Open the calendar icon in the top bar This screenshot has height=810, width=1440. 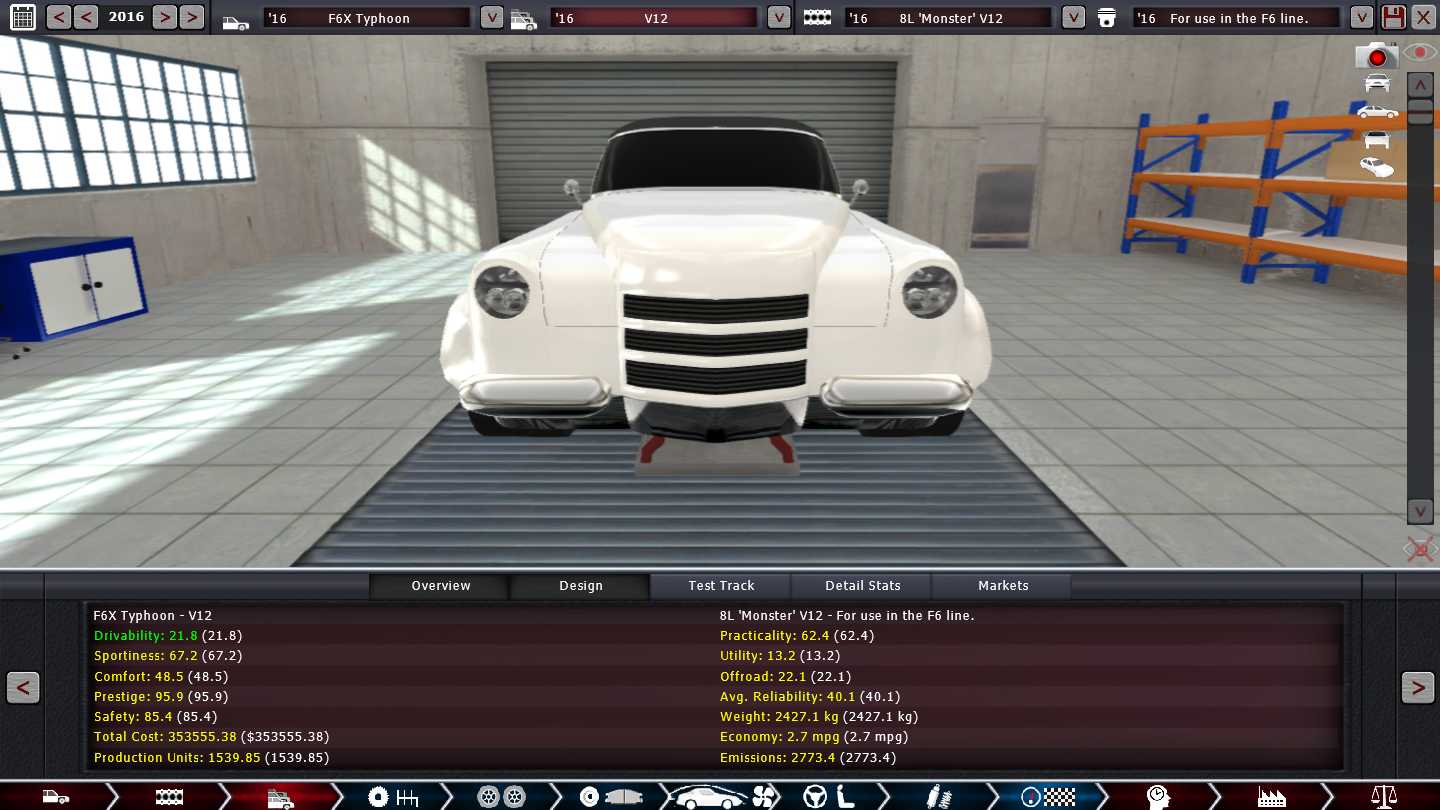pos(22,17)
